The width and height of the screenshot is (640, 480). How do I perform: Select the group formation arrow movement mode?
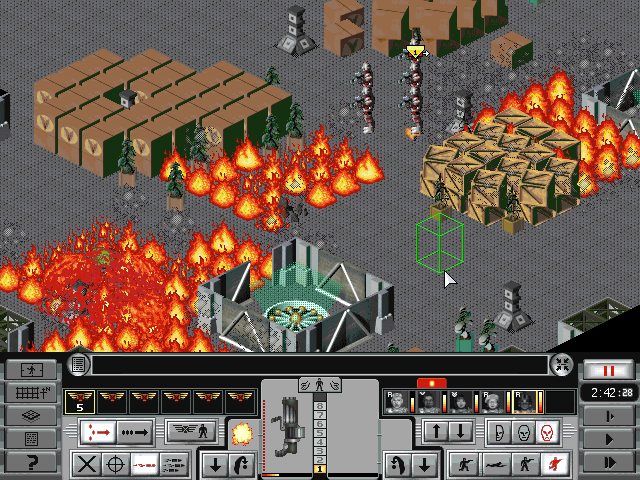click(x=98, y=432)
